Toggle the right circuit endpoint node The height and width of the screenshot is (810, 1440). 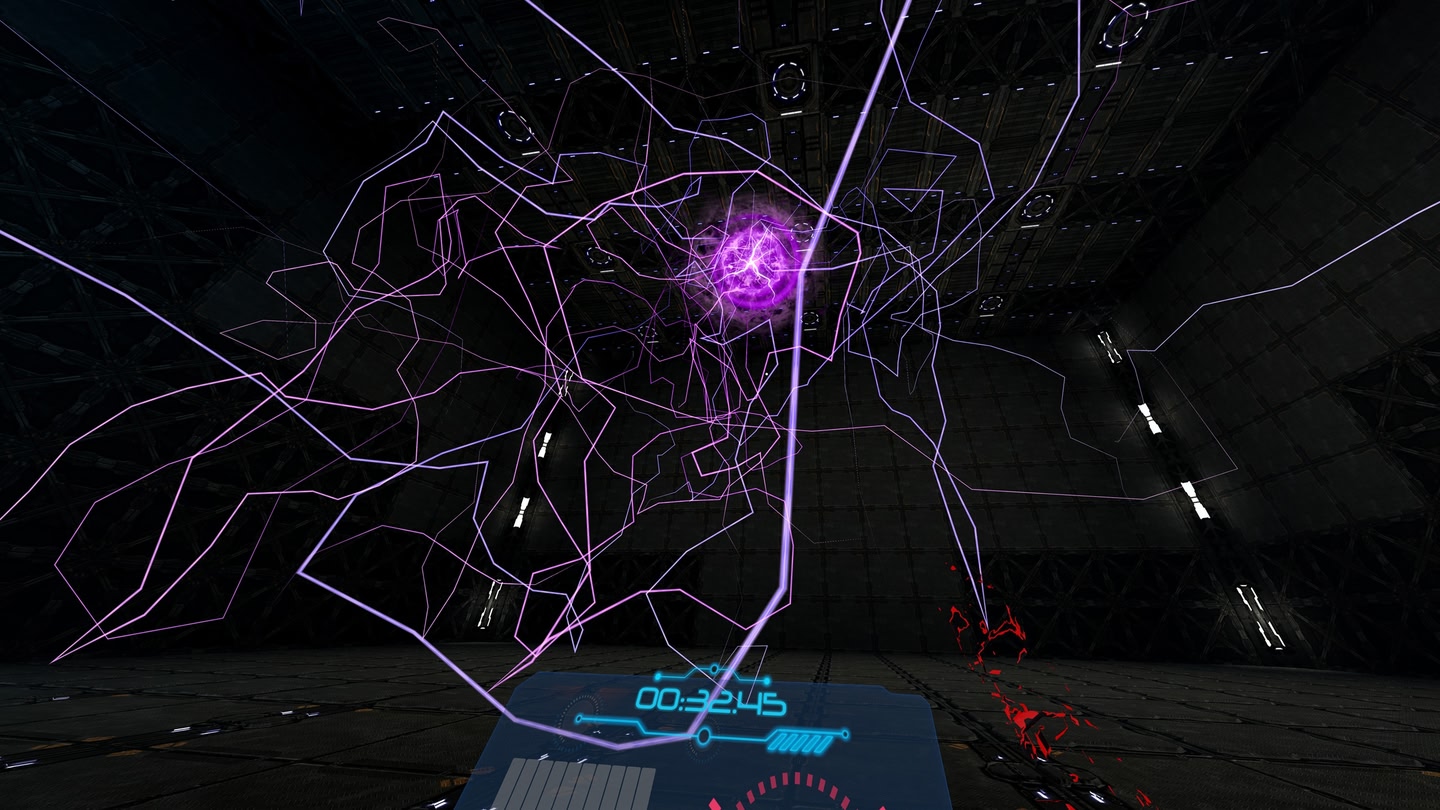[x=844, y=733]
